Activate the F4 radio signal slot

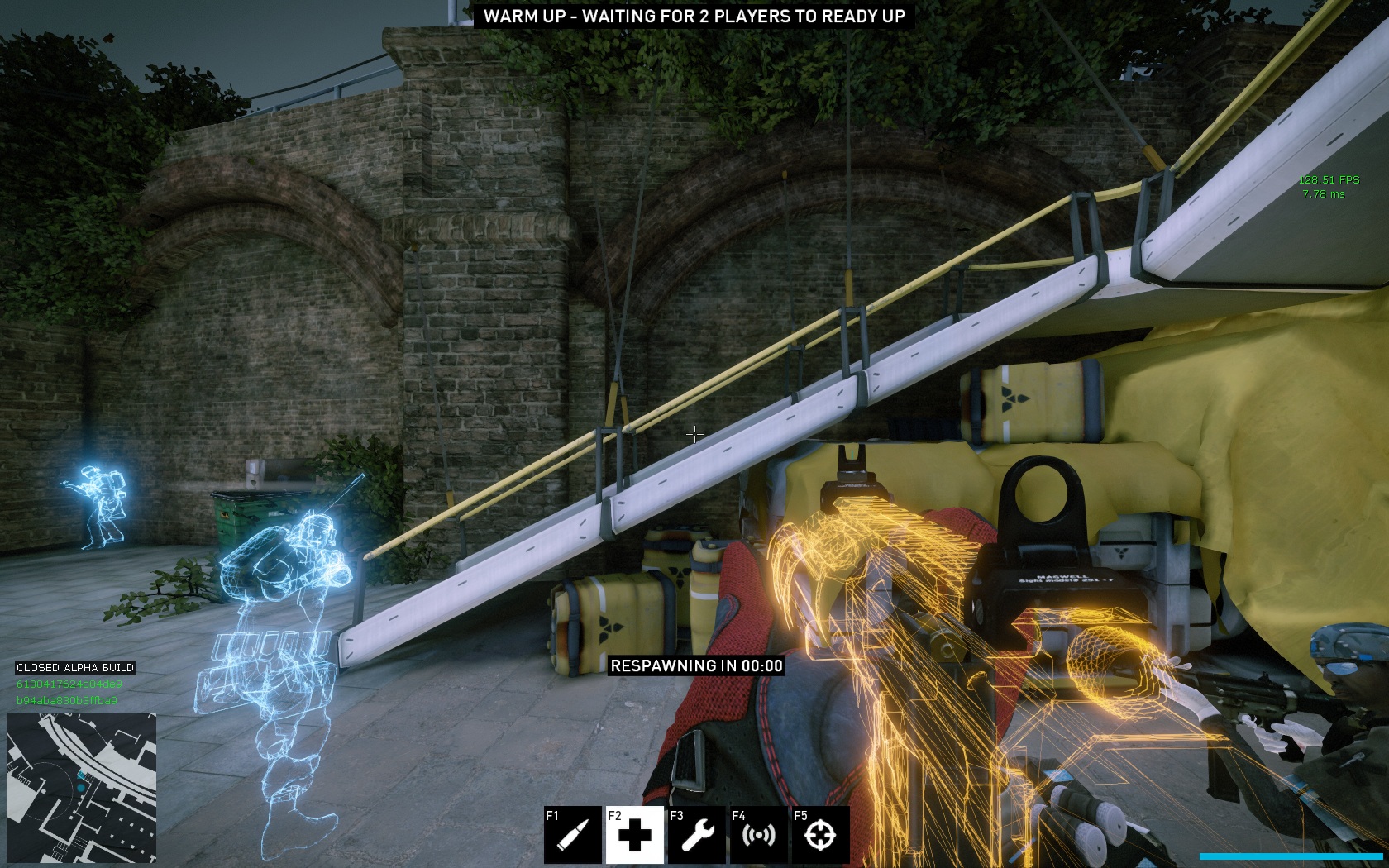[759, 835]
